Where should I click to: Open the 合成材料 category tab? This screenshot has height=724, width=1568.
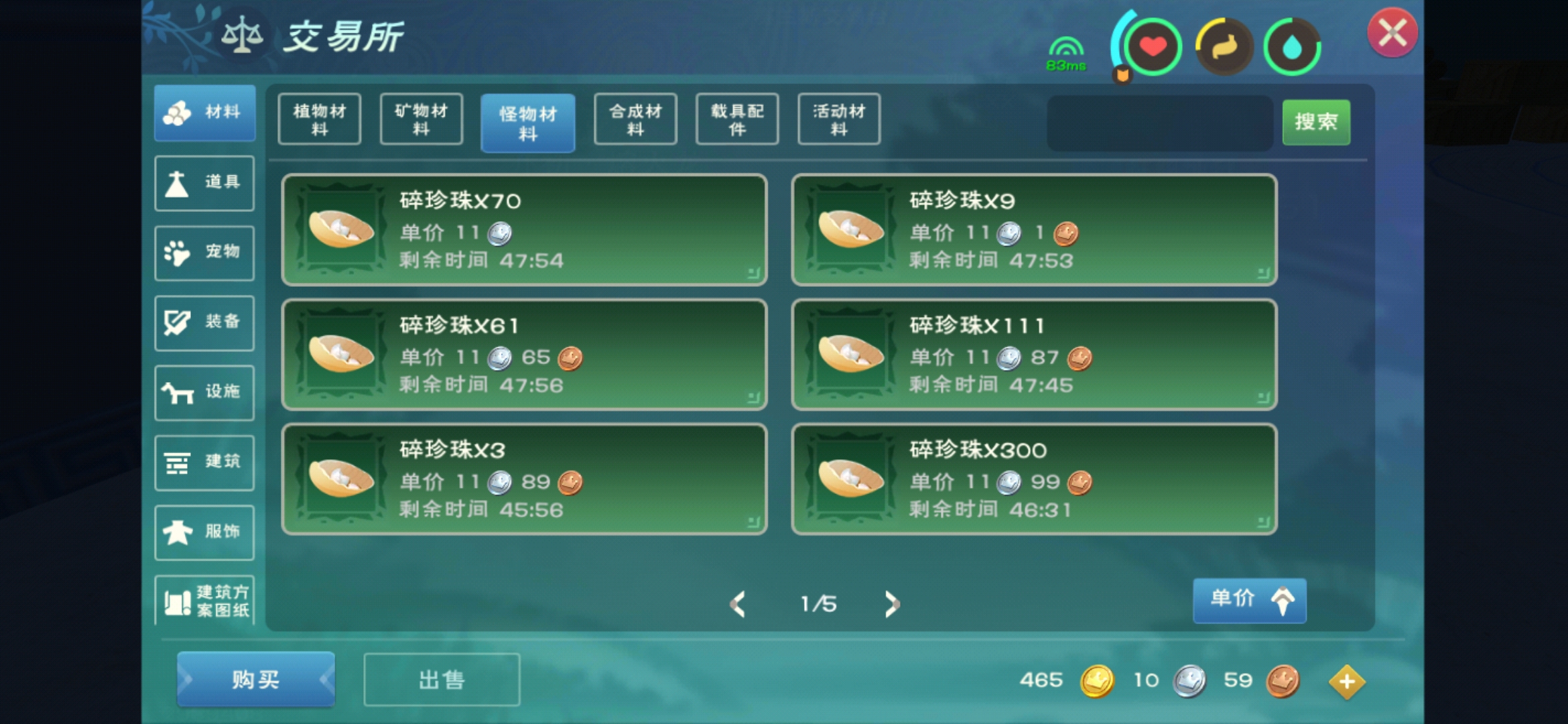pyautogui.click(x=635, y=119)
